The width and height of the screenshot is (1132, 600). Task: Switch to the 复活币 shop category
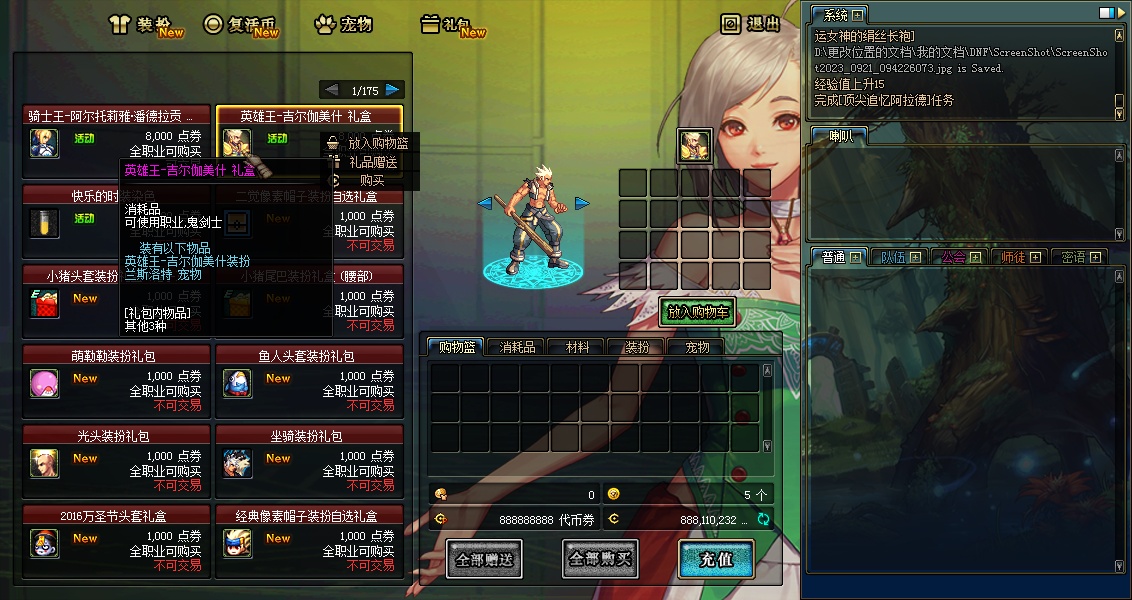point(240,24)
